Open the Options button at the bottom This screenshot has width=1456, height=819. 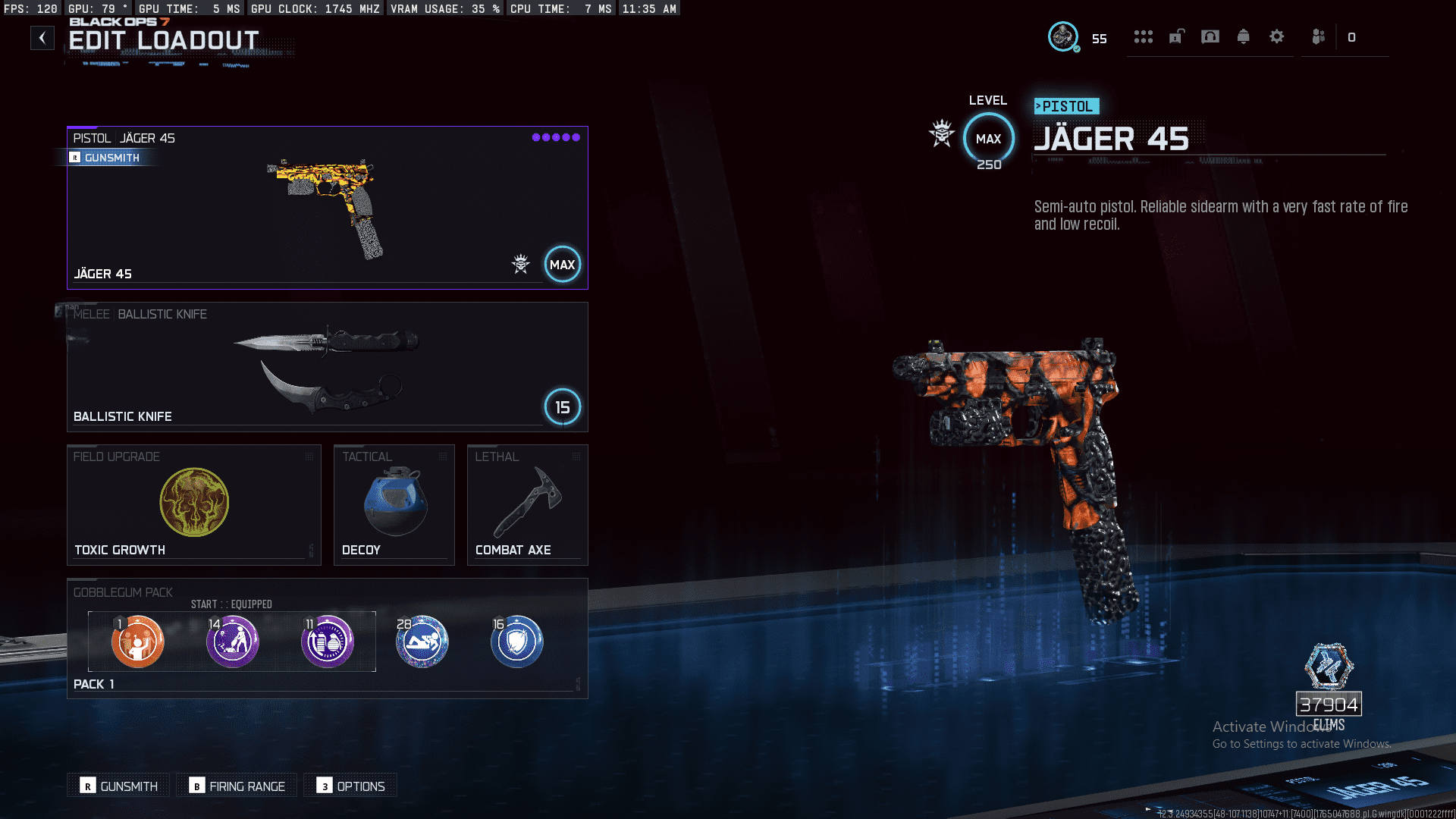pos(351,786)
